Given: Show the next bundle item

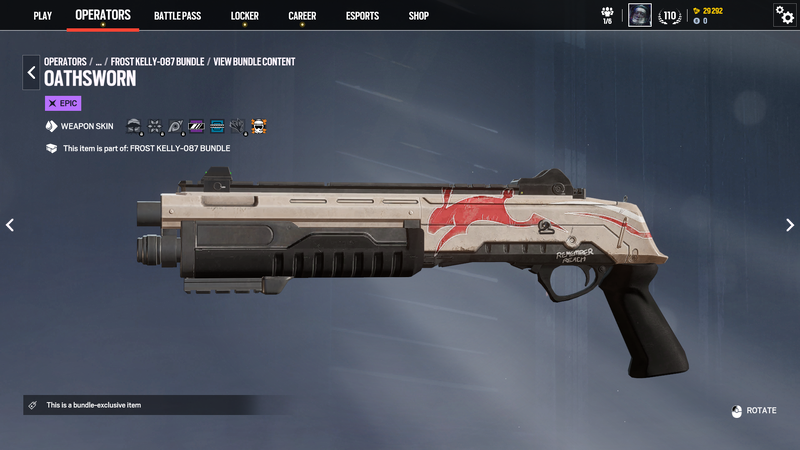Looking at the screenshot, I should (x=789, y=225).
